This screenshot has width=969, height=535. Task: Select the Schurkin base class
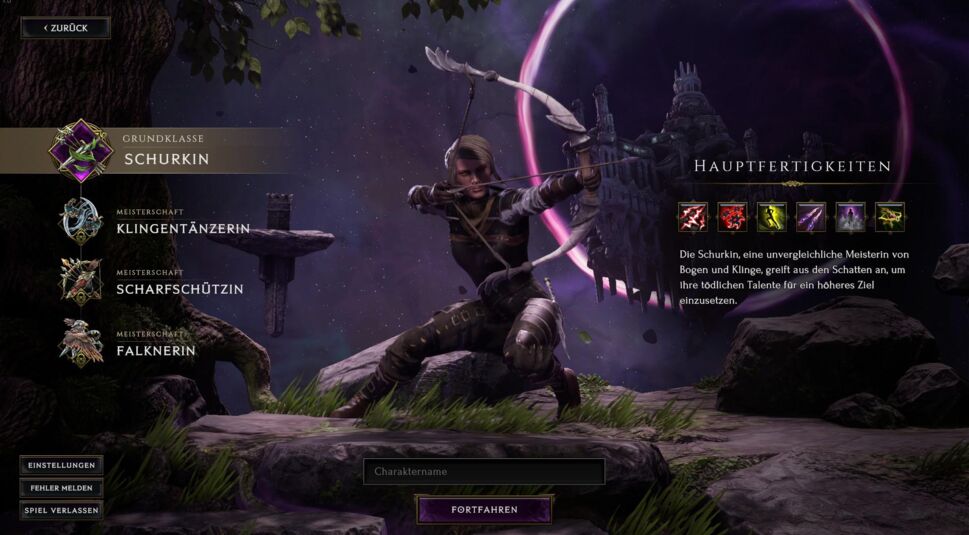pos(166,158)
